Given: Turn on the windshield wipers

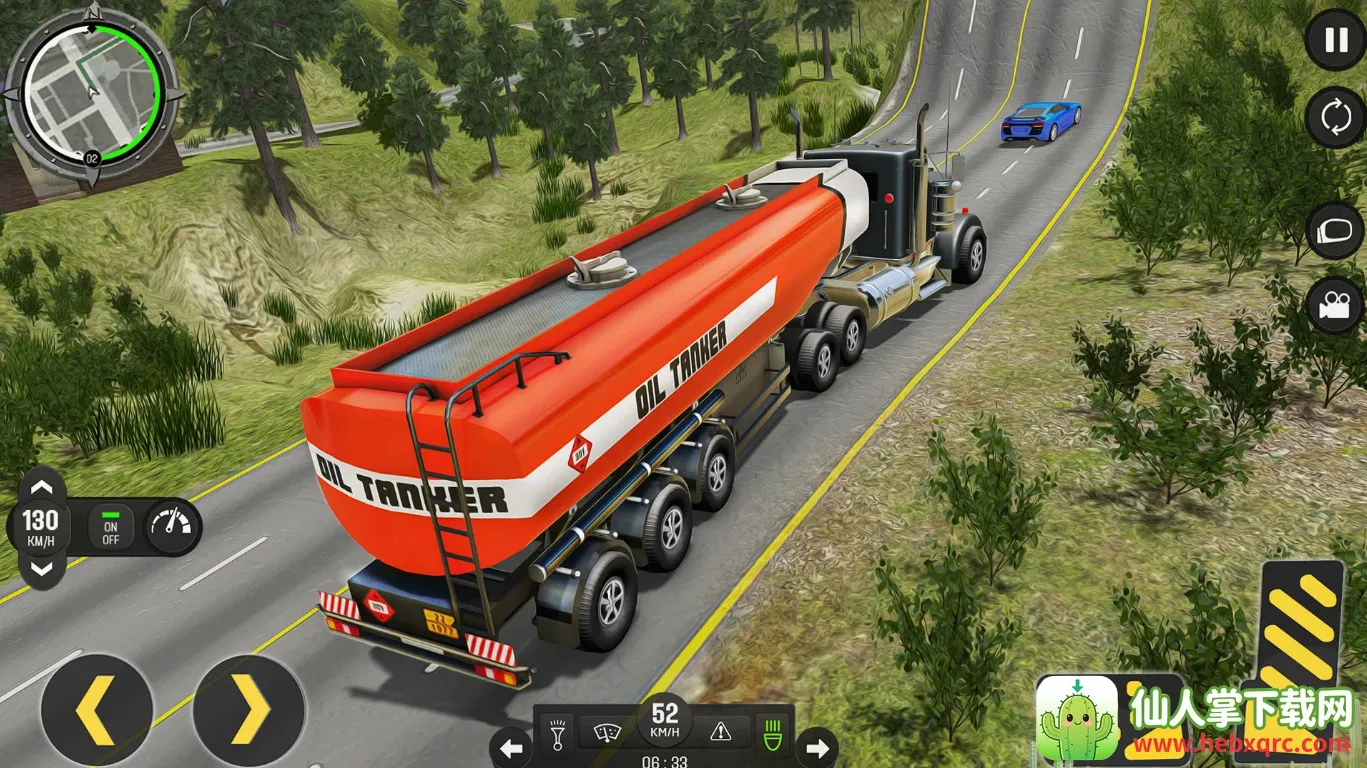Looking at the screenshot, I should 605,735.
